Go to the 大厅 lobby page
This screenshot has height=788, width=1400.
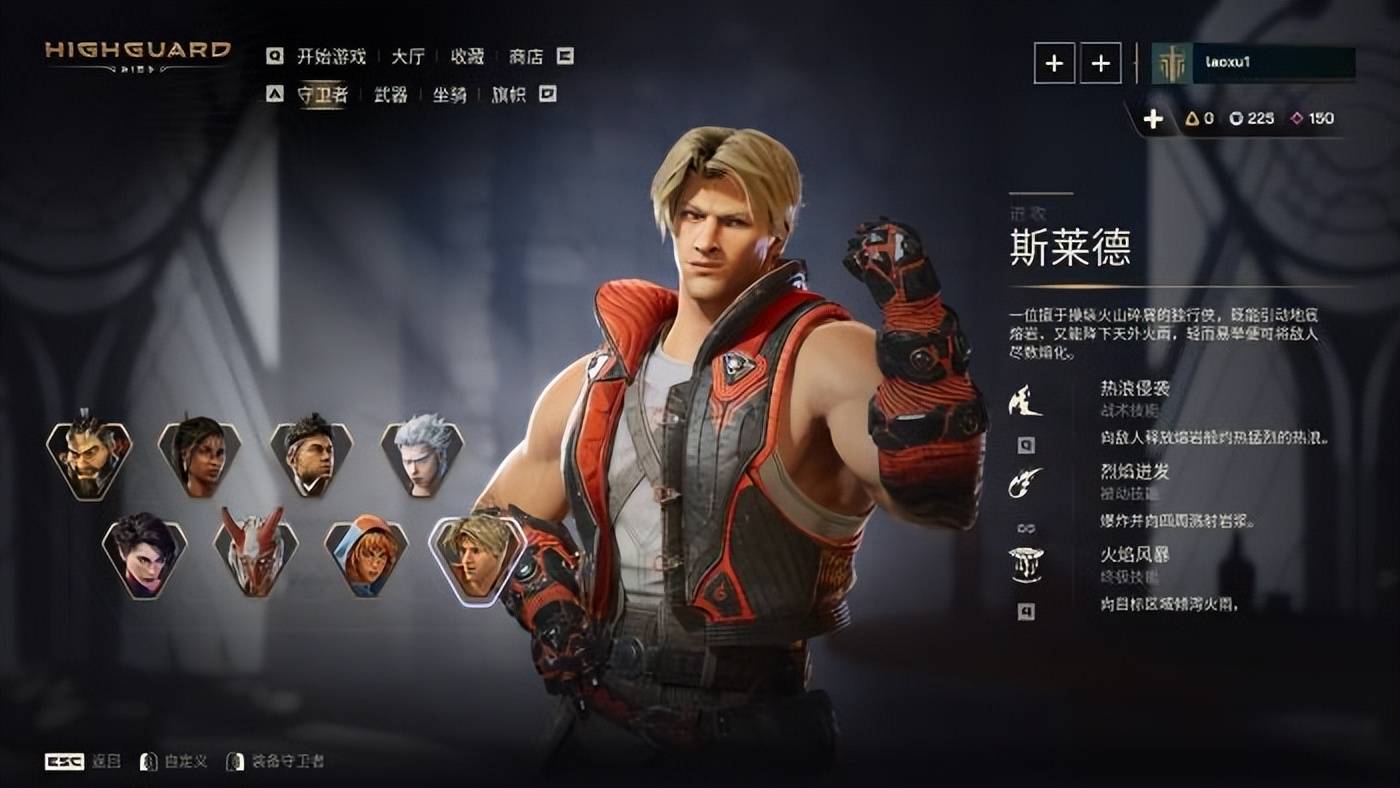[x=408, y=56]
